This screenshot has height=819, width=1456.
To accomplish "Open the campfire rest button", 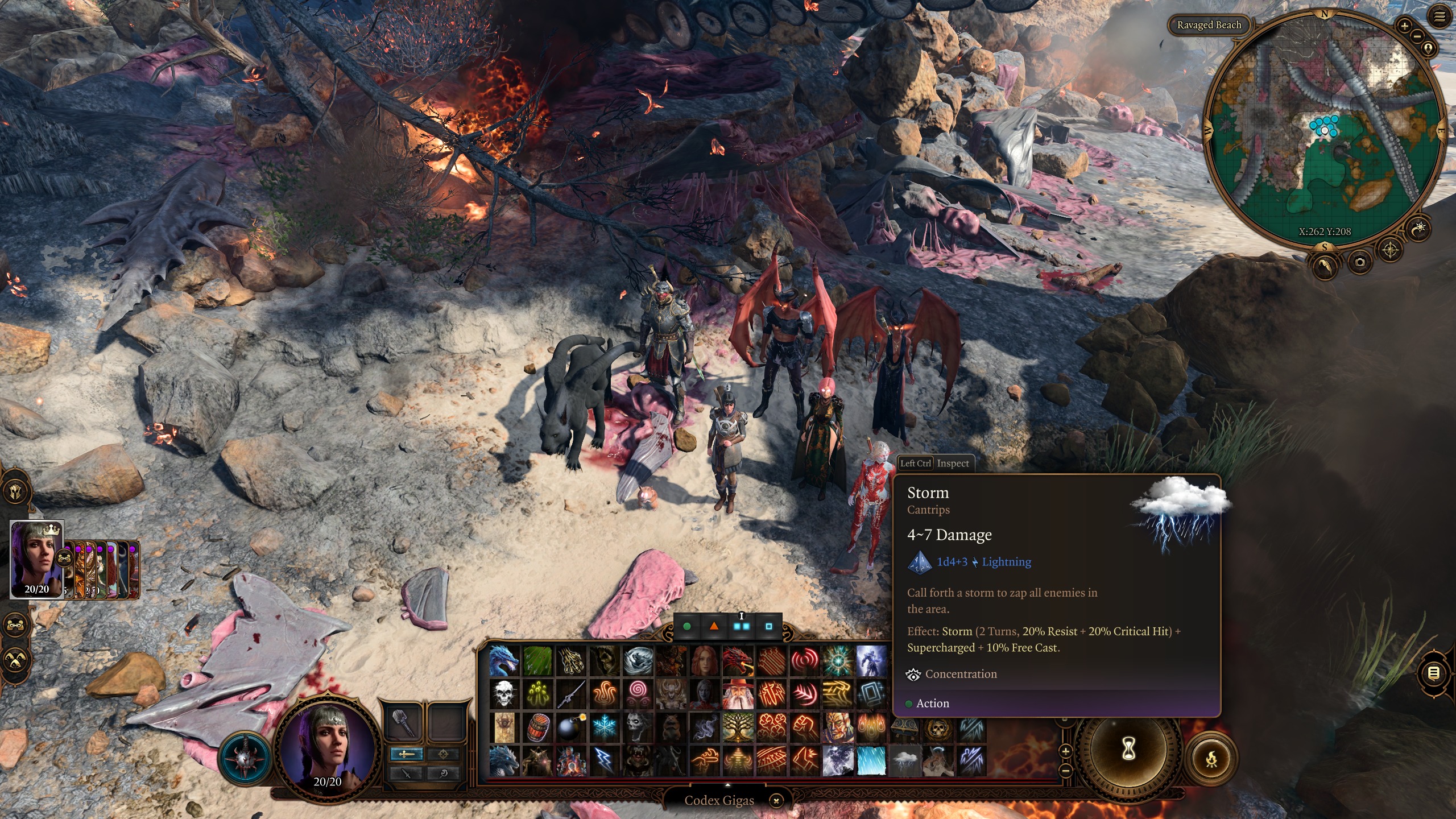I will click(x=1211, y=759).
